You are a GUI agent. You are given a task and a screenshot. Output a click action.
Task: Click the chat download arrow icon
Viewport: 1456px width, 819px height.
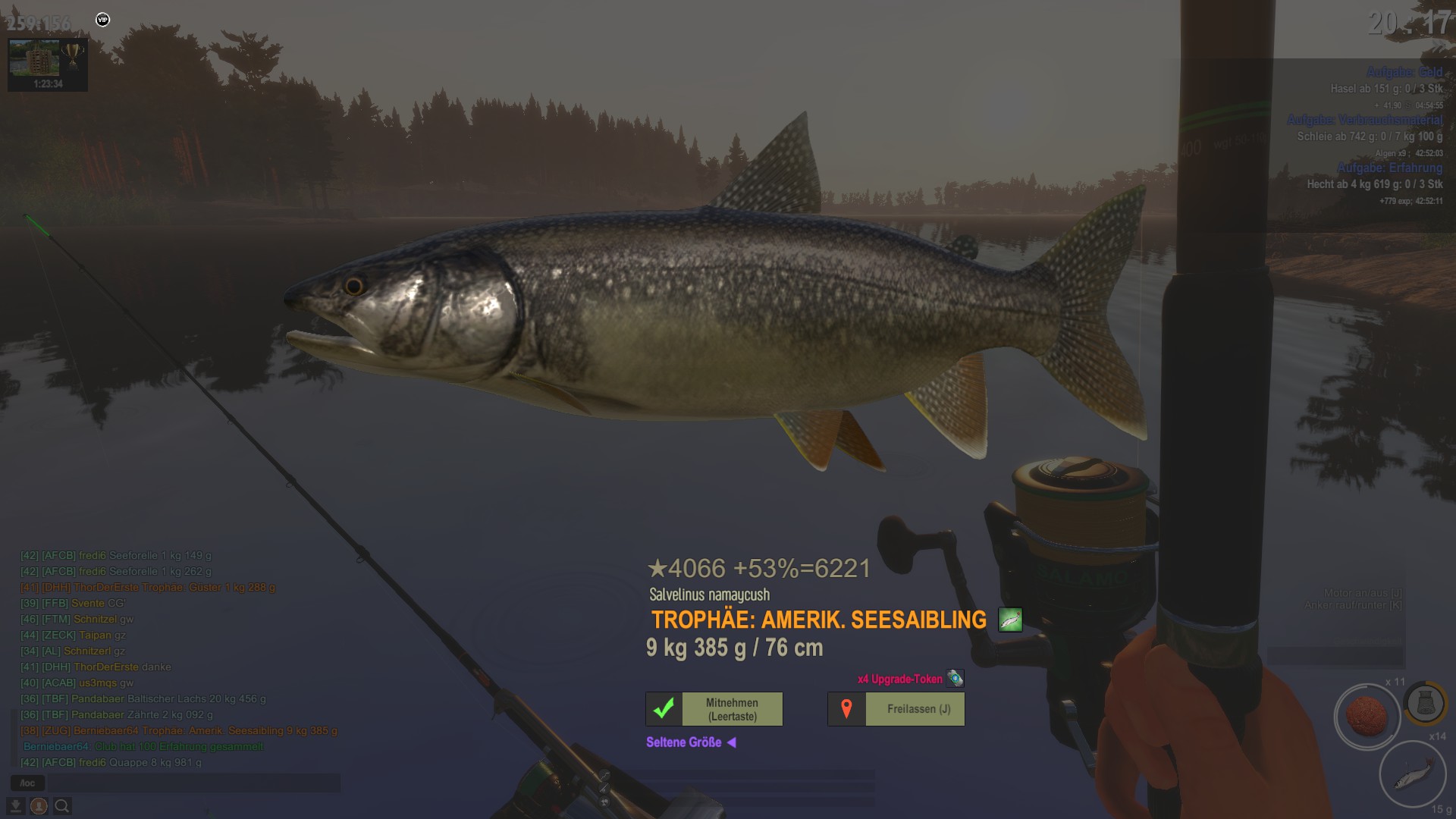[15, 806]
